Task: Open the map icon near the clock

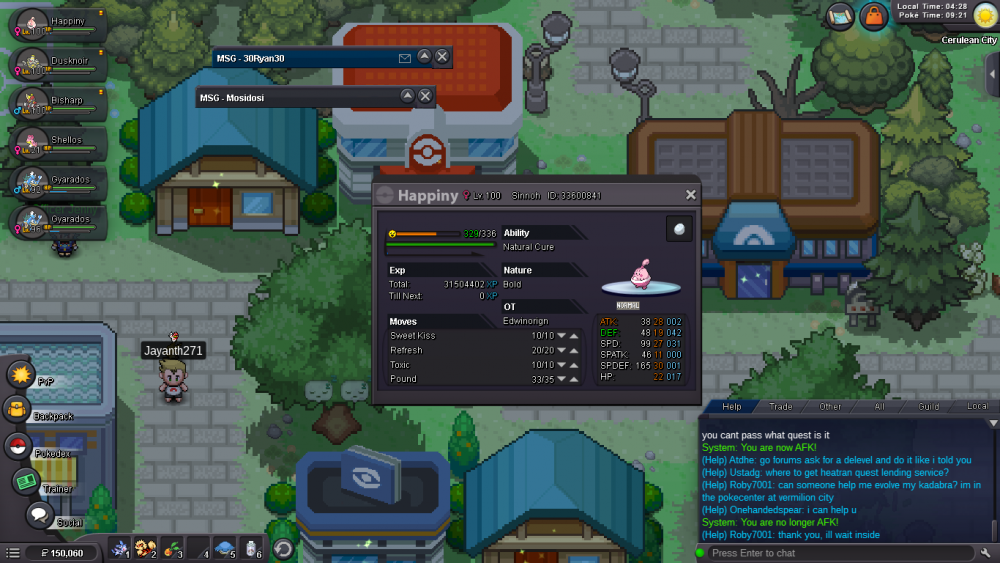Action: (x=840, y=16)
